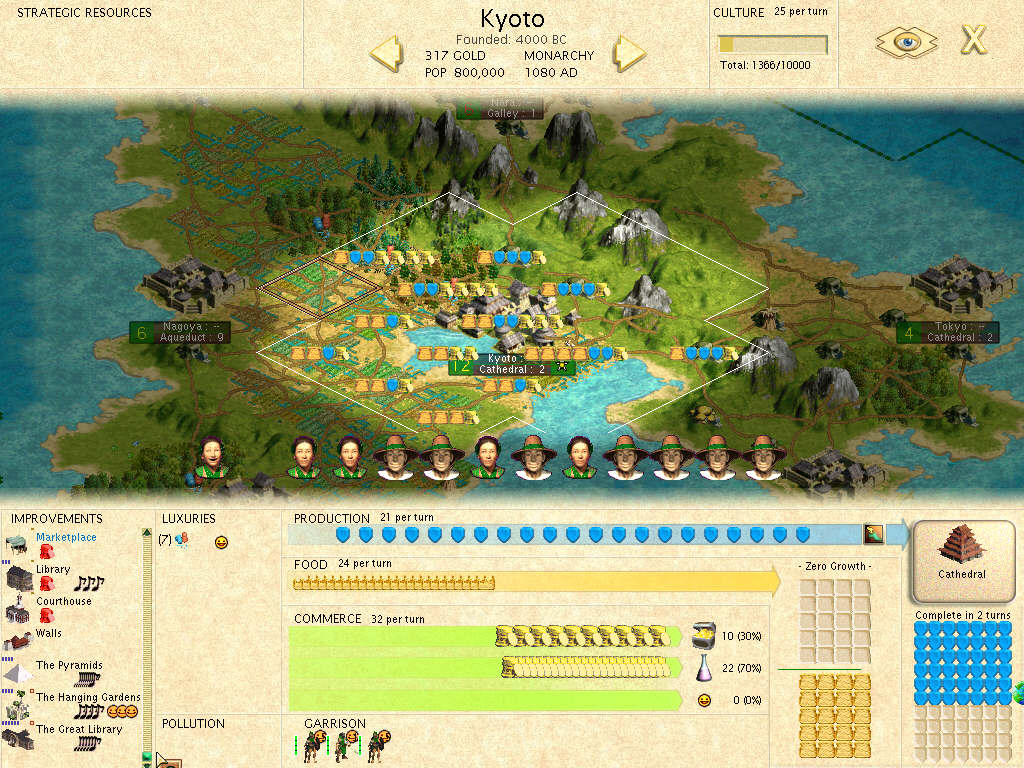Choose Courthouse from the improvements list
Screen dimensions: 1024x768
[63, 601]
